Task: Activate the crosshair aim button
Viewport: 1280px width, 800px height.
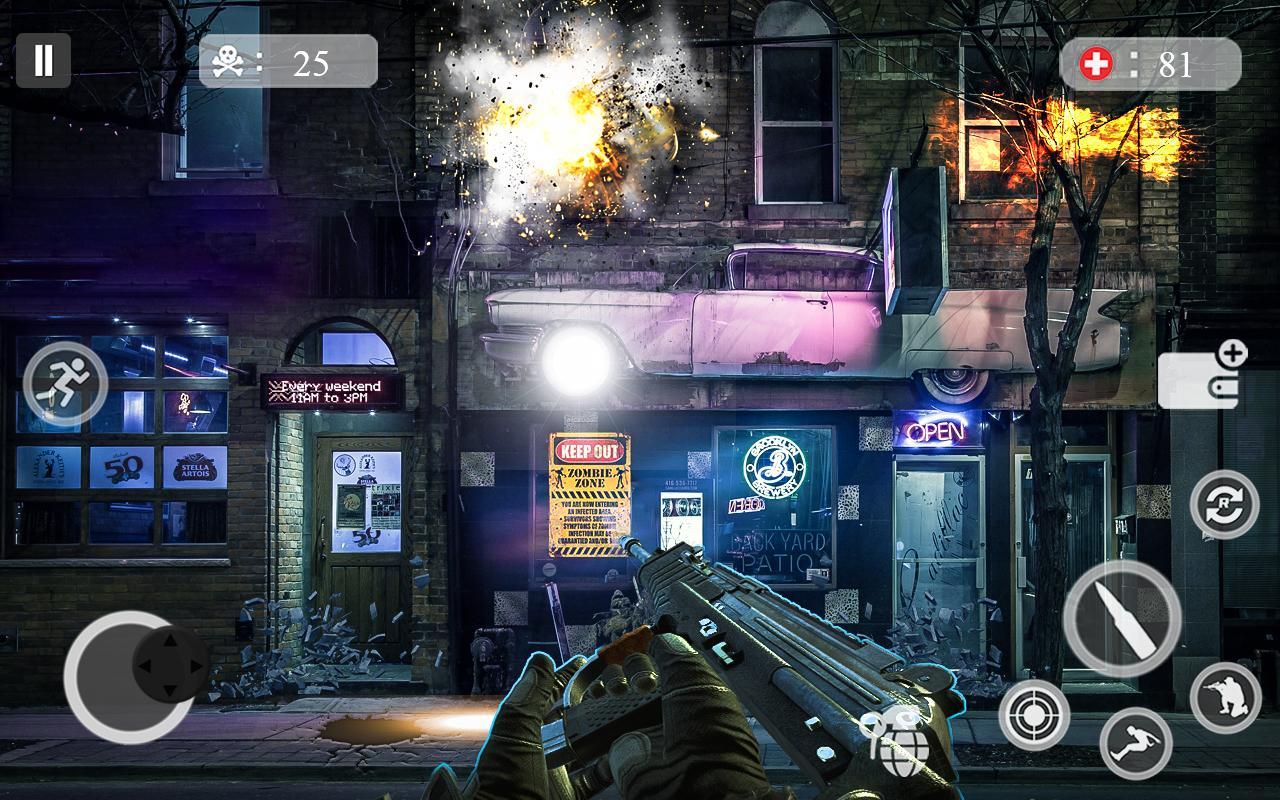Action: 1034,715
